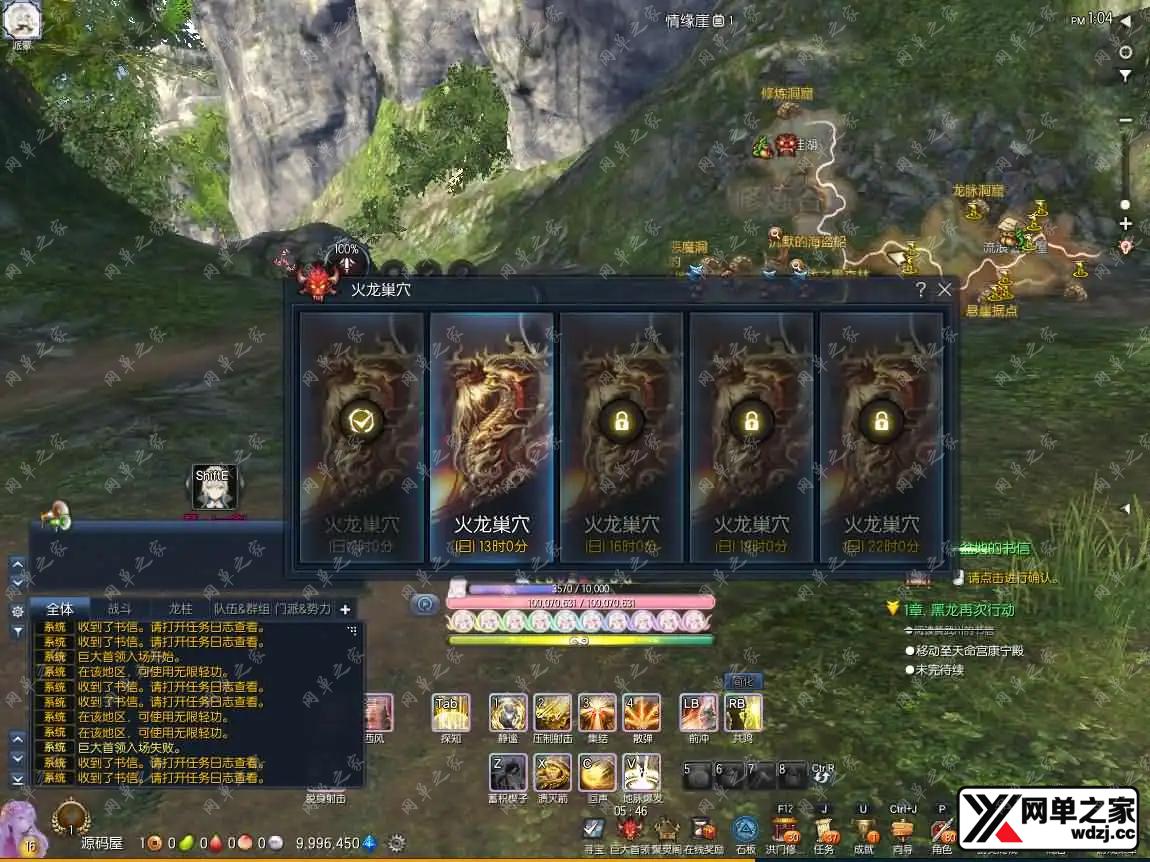This screenshot has width=1150, height=862.
Task: Switch to the 全体 chat tab
Action: (60, 608)
